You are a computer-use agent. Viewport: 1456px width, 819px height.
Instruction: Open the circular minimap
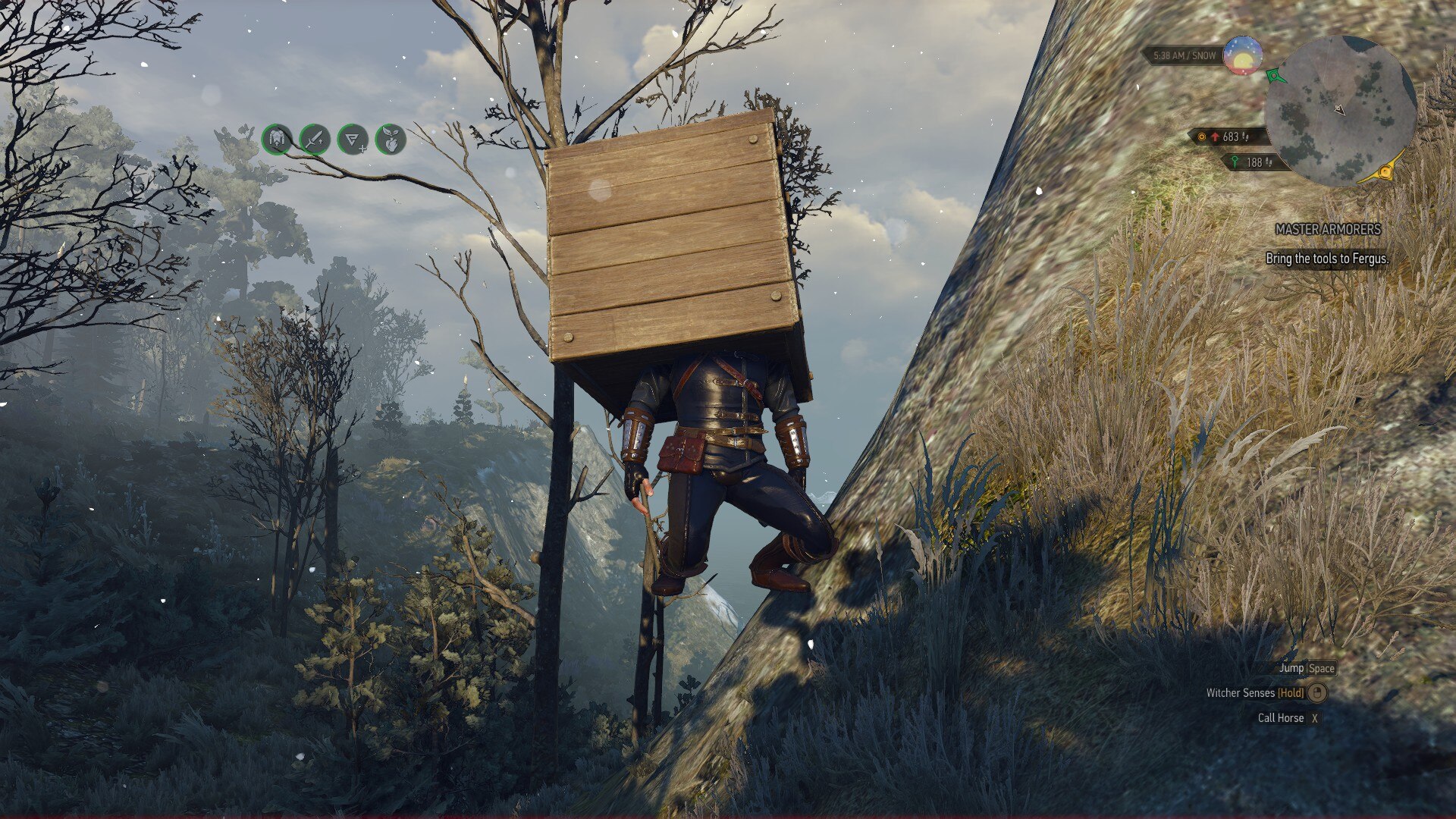(x=1341, y=111)
